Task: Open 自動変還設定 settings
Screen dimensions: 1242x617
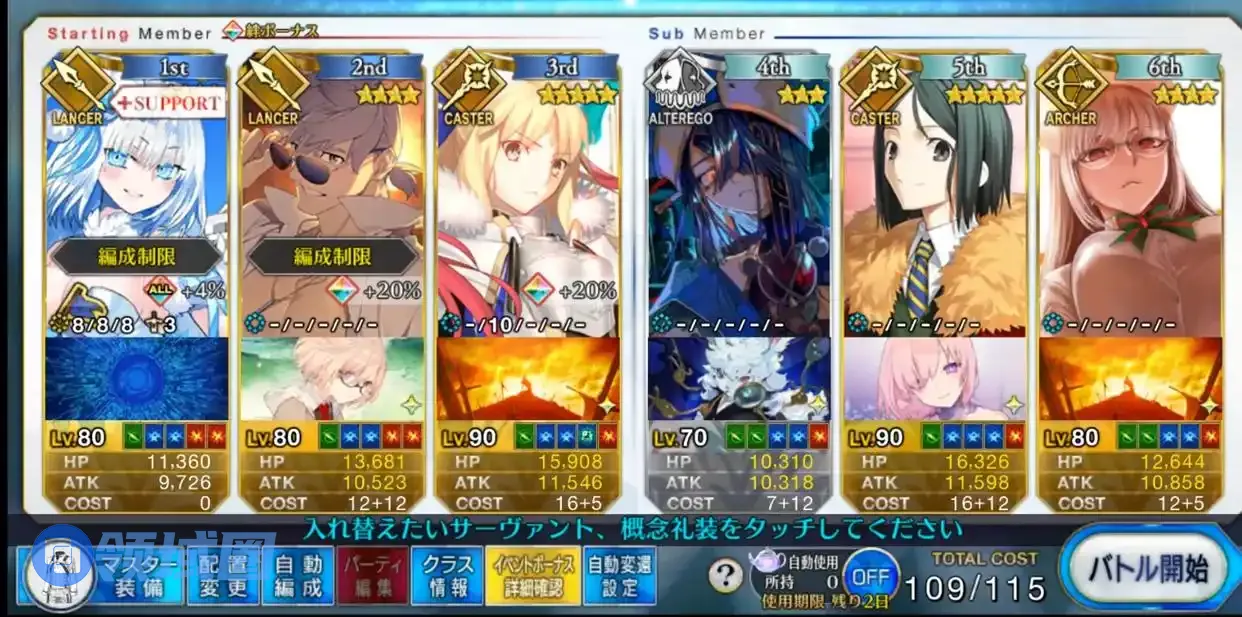Action: [x=619, y=576]
